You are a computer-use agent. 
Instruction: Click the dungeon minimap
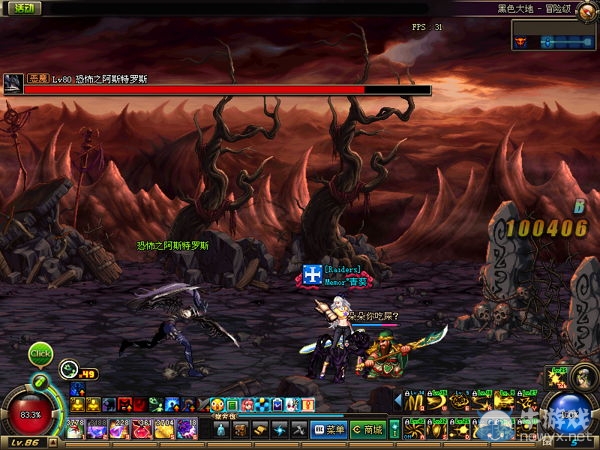pyautogui.click(x=567, y=41)
